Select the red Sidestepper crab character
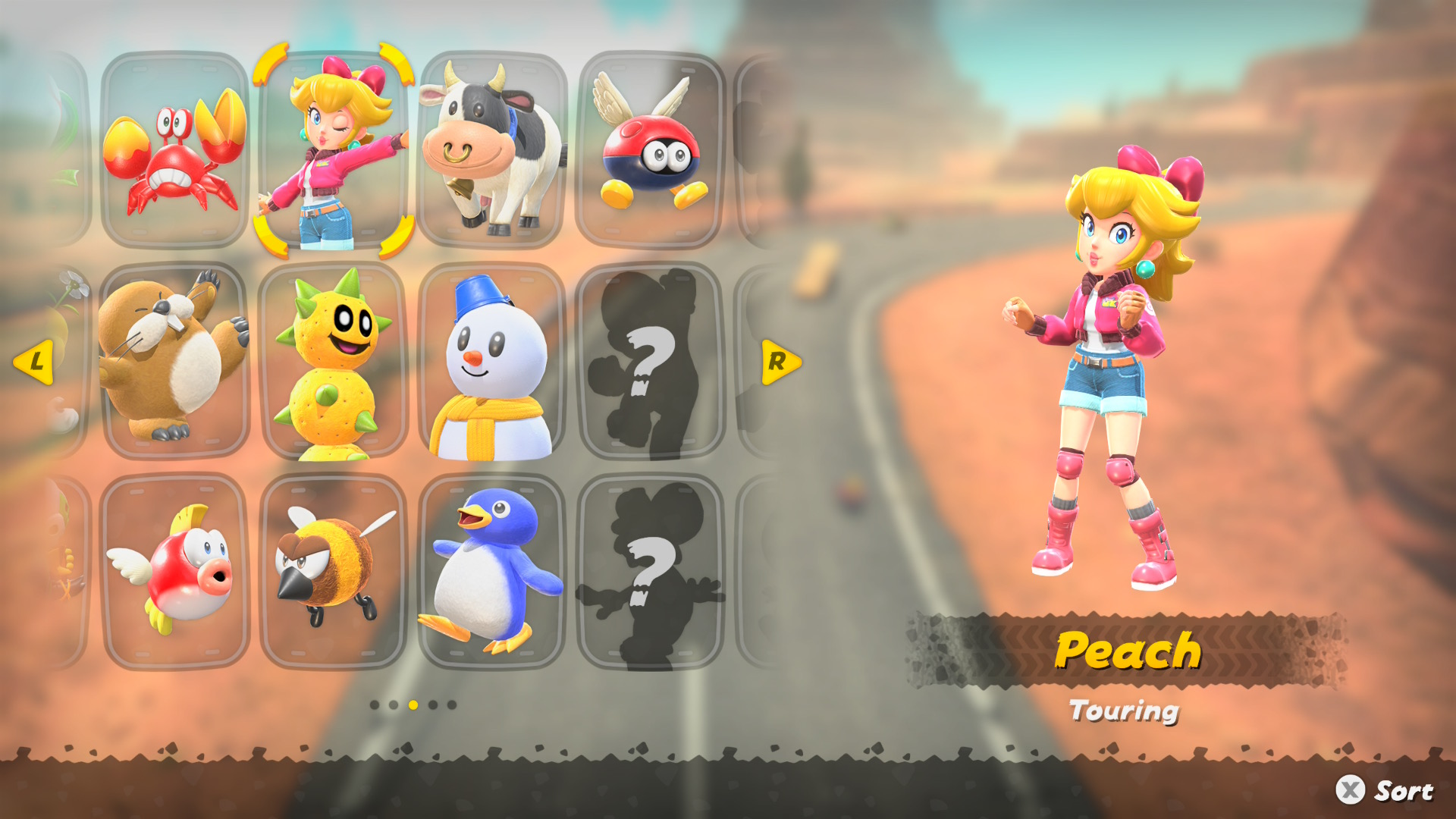Image resolution: width=1456 pixels, height=819 pixels. coord(174,150)
